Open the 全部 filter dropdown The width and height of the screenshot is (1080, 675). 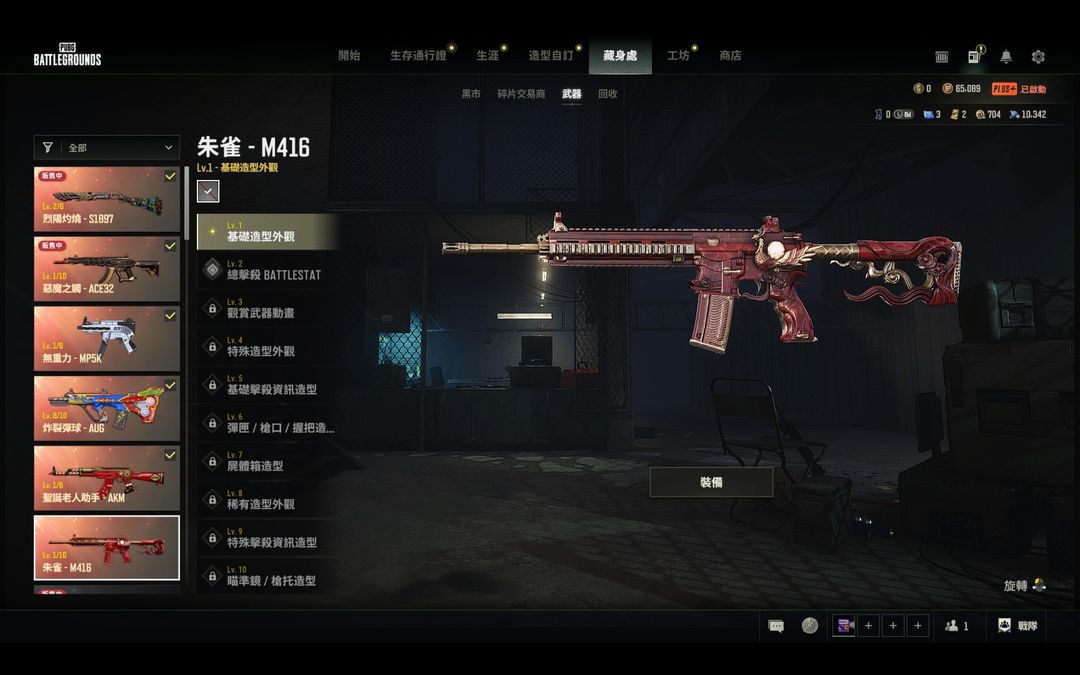pos(107,148)
